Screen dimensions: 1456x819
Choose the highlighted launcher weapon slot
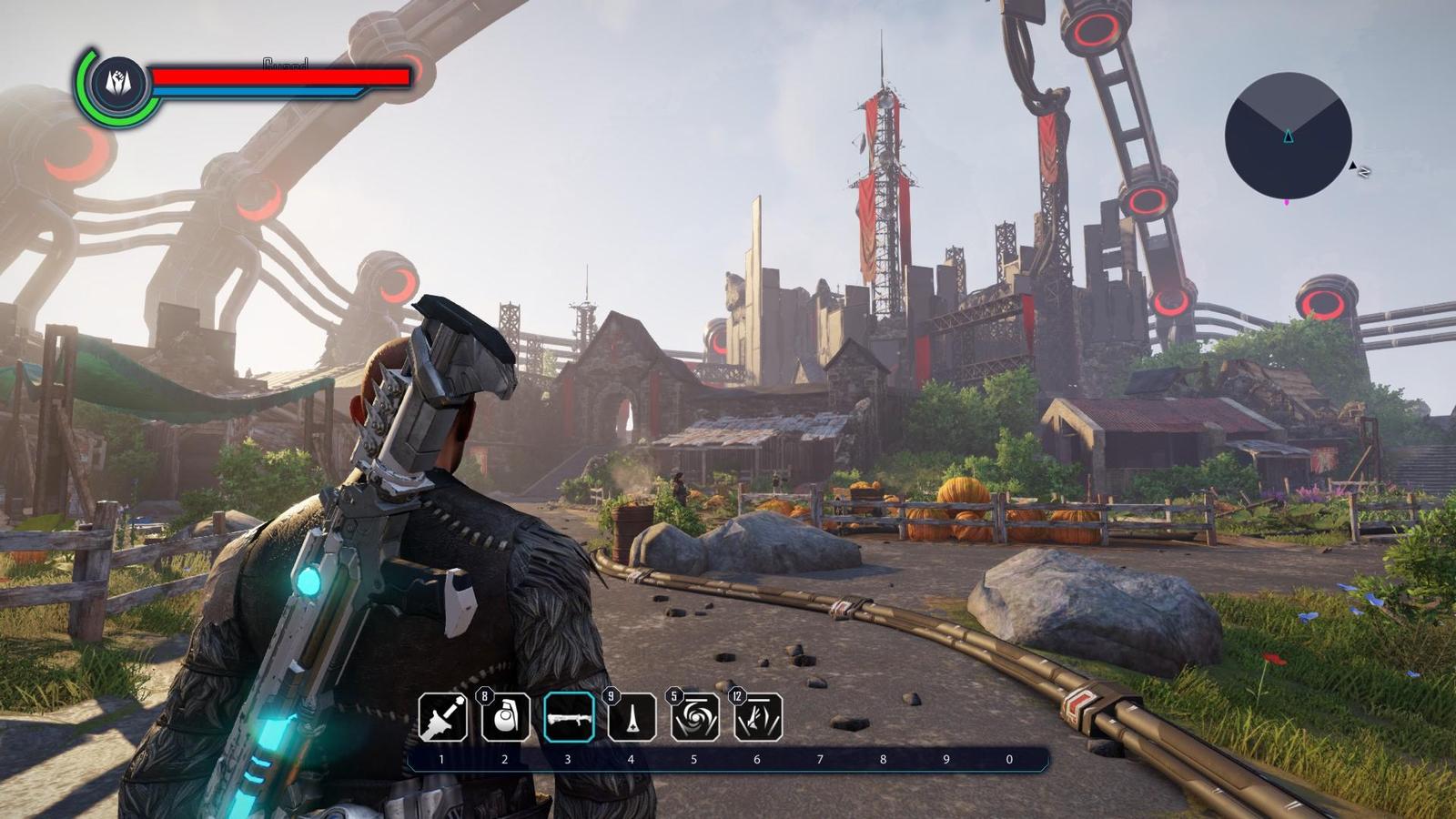pos(569,717)
